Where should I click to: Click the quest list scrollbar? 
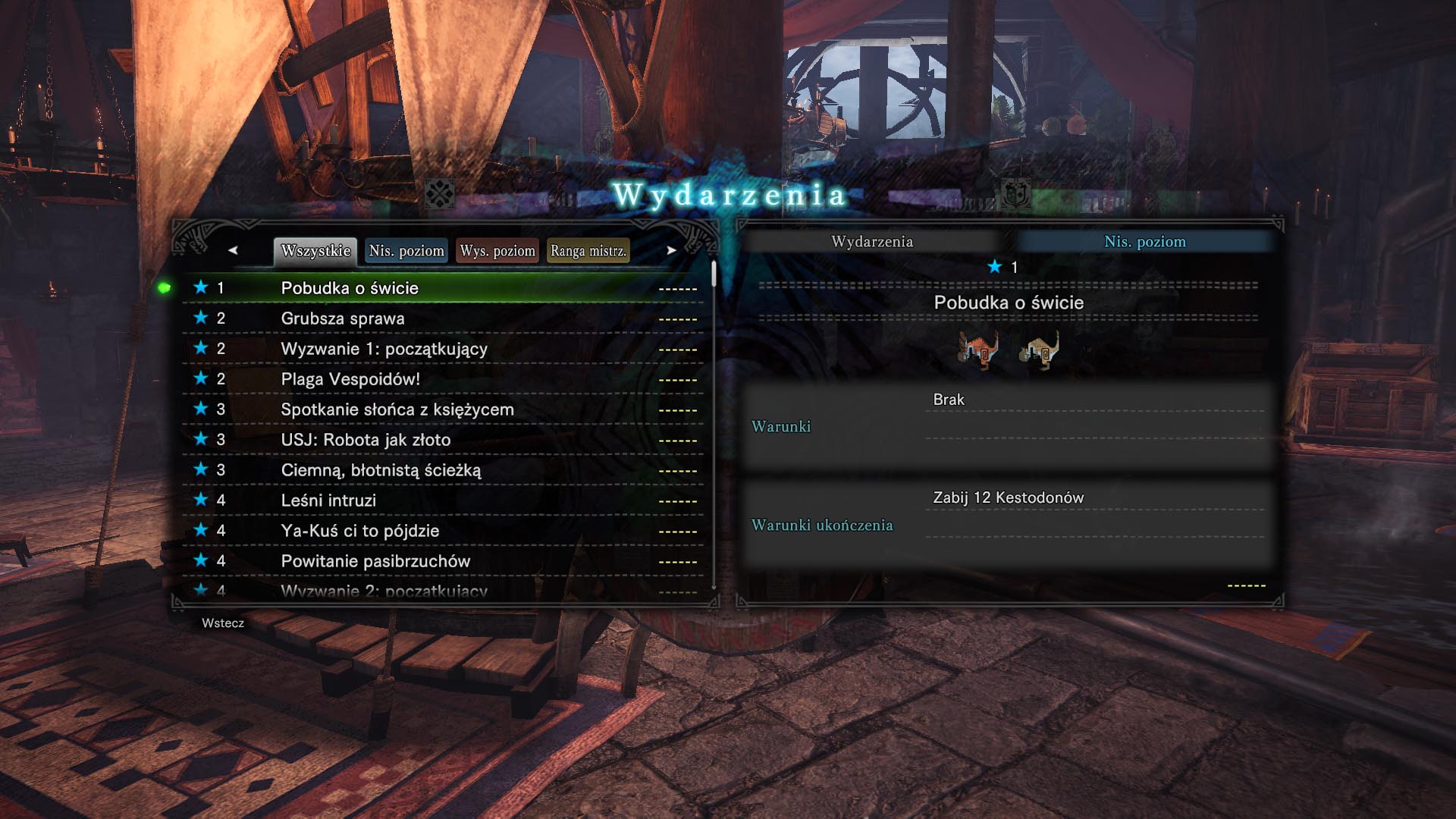pyautogui.click(x=714, y=425)
